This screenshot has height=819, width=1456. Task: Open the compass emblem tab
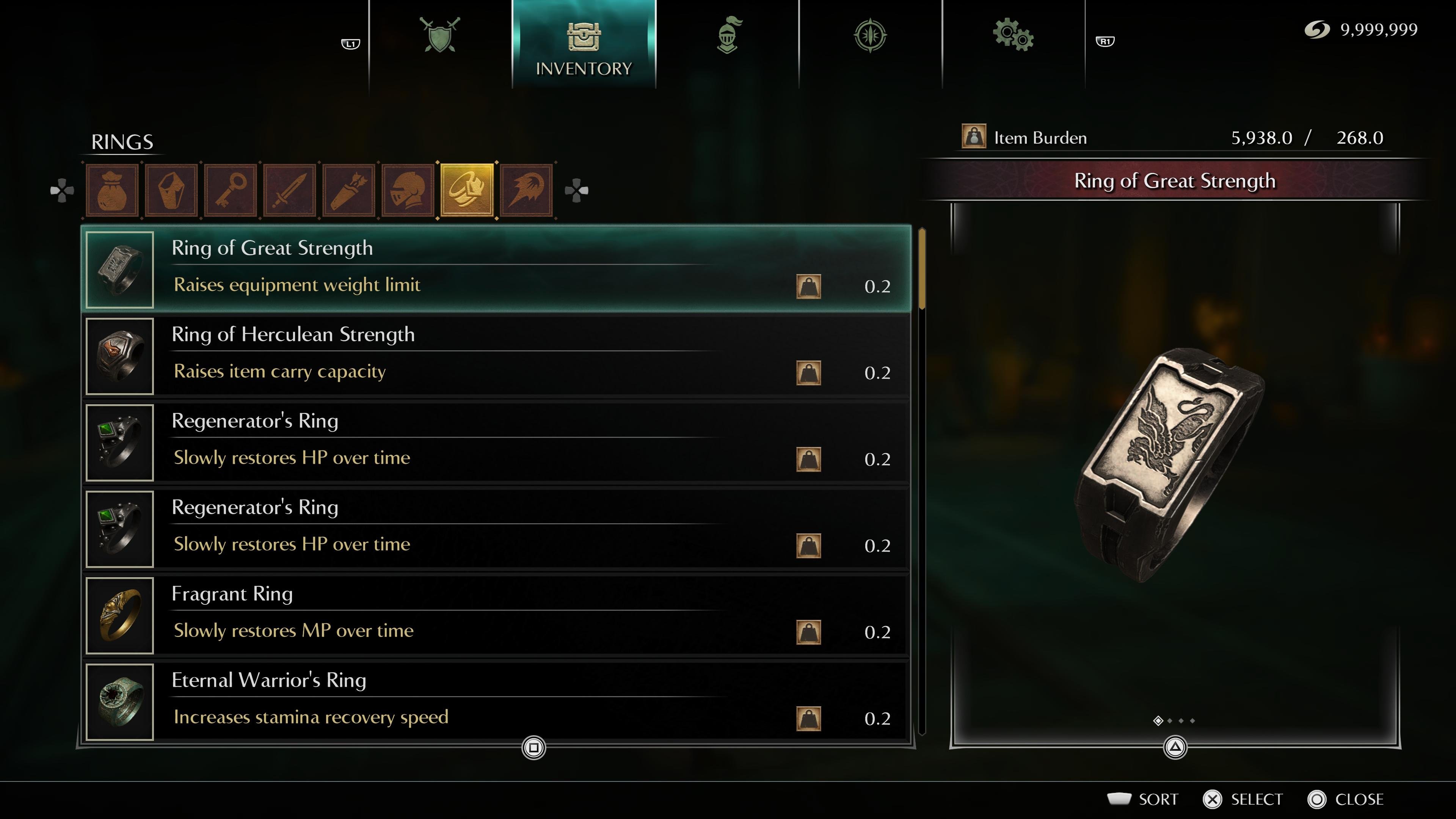pyautogui.click(x=870, y=35)
